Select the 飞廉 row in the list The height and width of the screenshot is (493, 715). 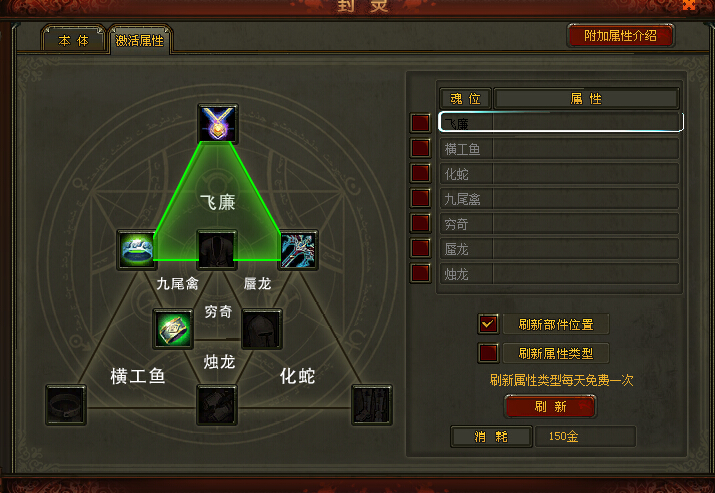point(560,122)
